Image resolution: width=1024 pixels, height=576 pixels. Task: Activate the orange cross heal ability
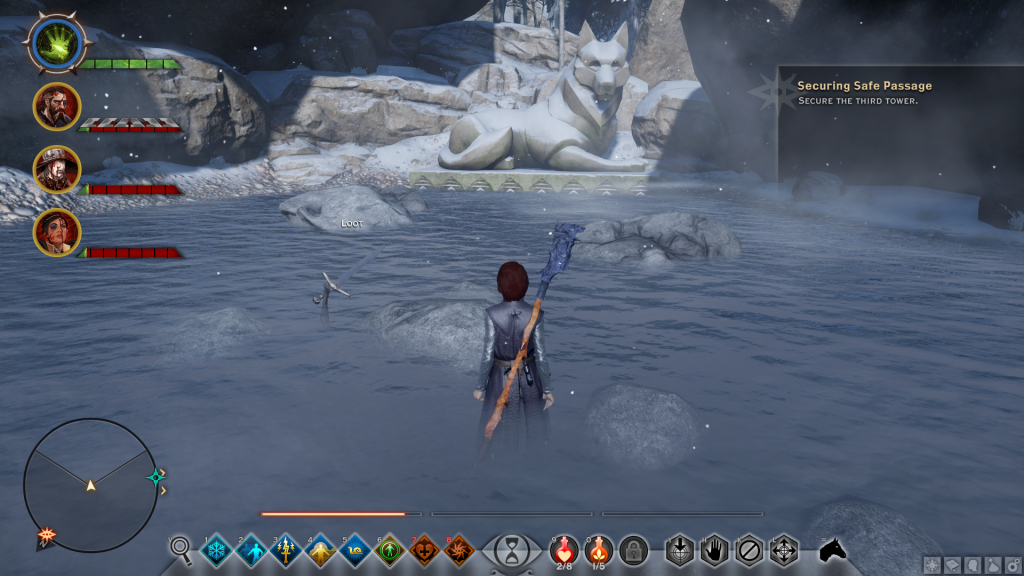coord(424,550)
